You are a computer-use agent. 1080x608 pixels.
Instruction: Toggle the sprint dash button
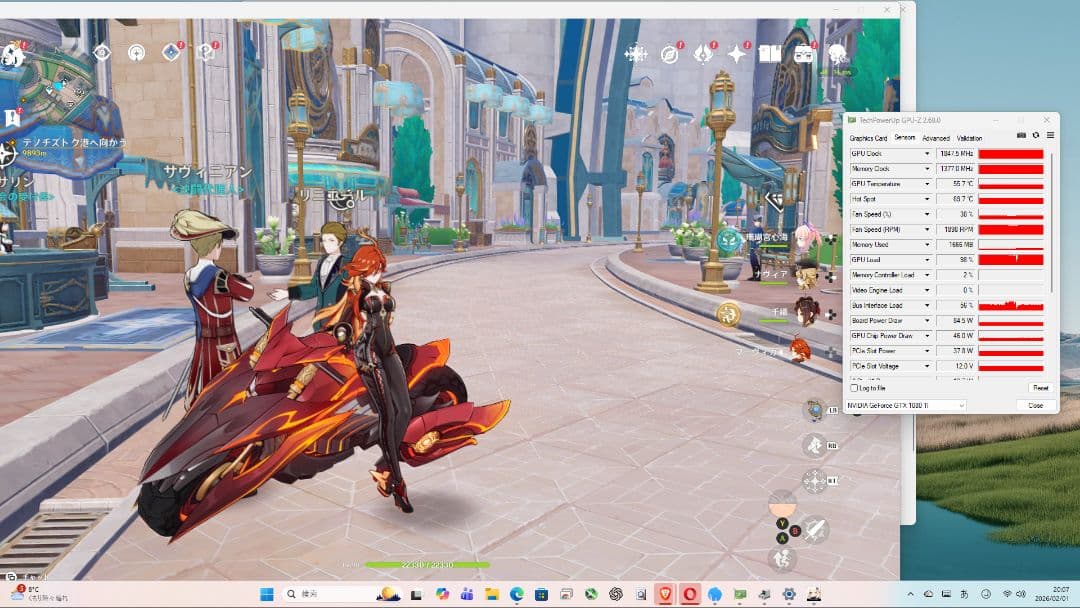click(x=784, y=558)
